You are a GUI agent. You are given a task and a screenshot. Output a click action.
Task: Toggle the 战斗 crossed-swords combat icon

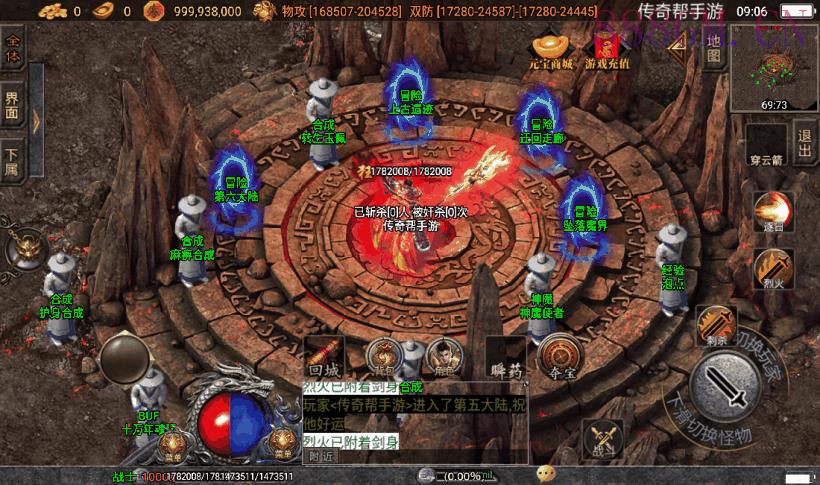point(606,440)
